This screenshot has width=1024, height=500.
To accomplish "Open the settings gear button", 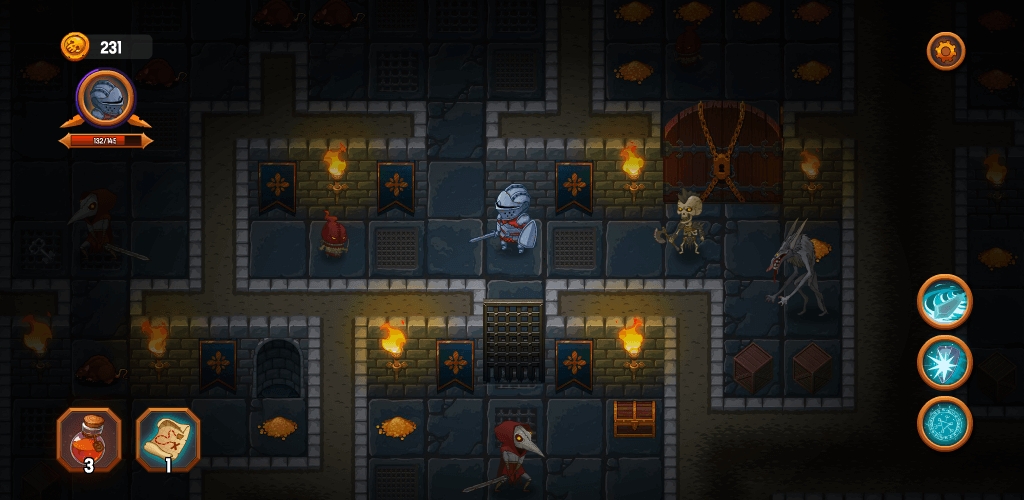I will coord(945,51).
